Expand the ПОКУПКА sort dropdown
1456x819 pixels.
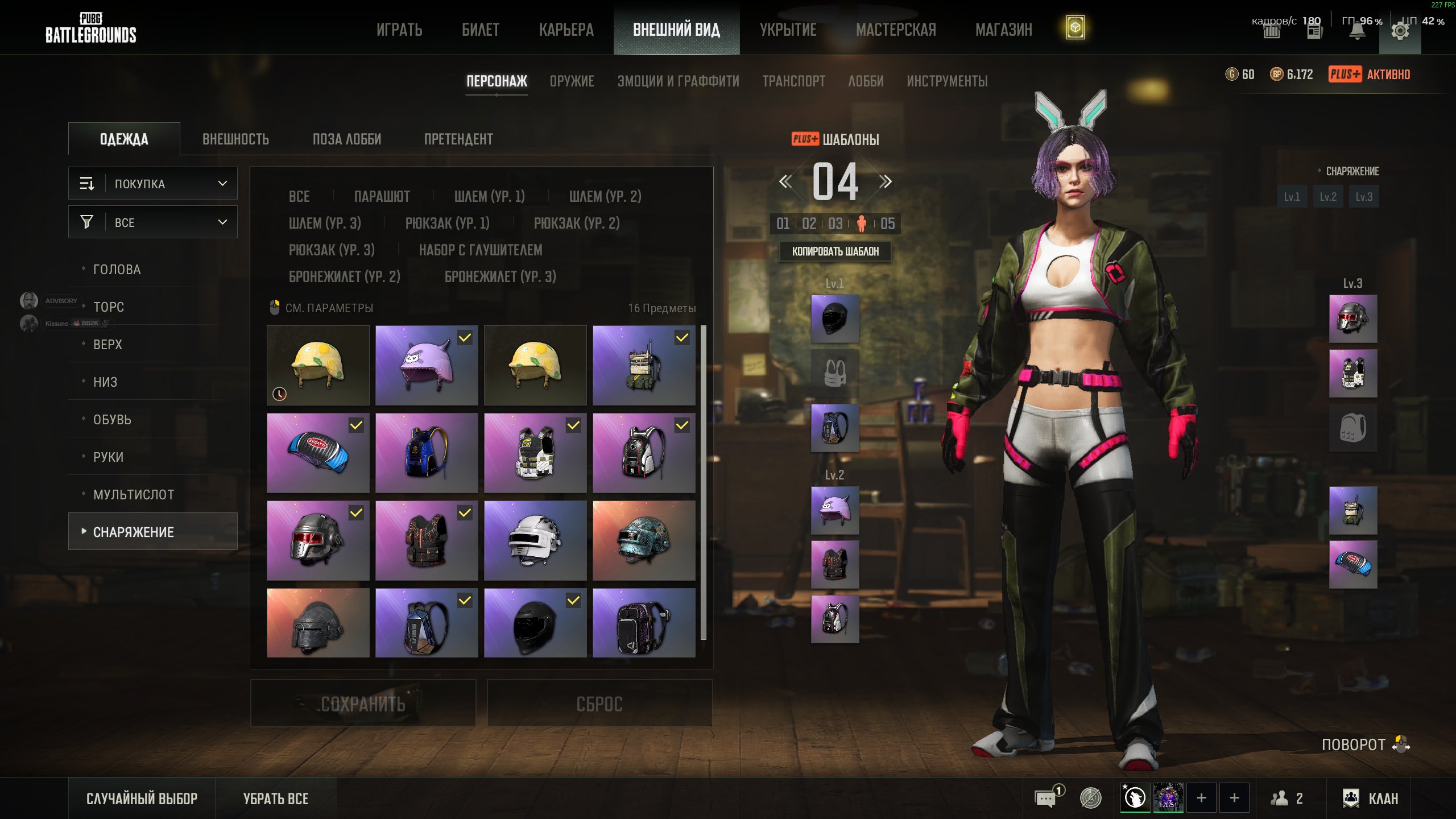[x=153, y=184]
